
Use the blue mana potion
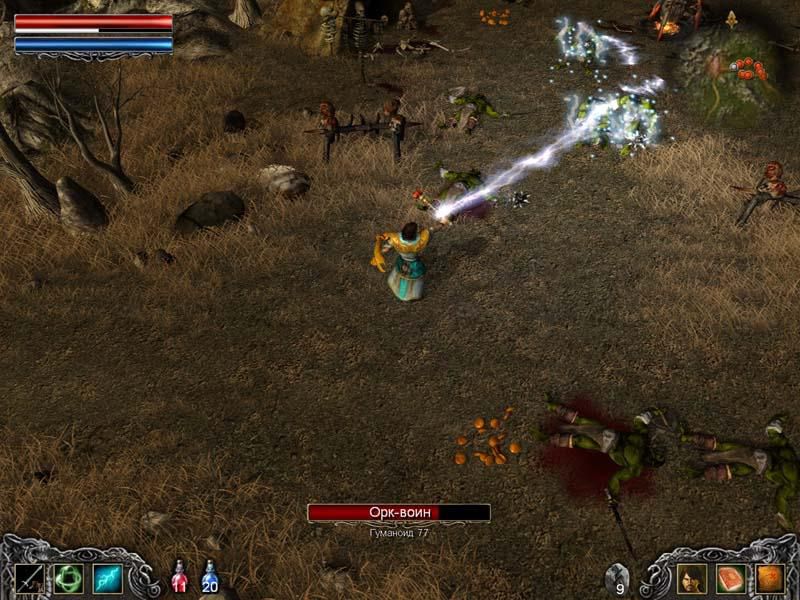tap(210, 576)
